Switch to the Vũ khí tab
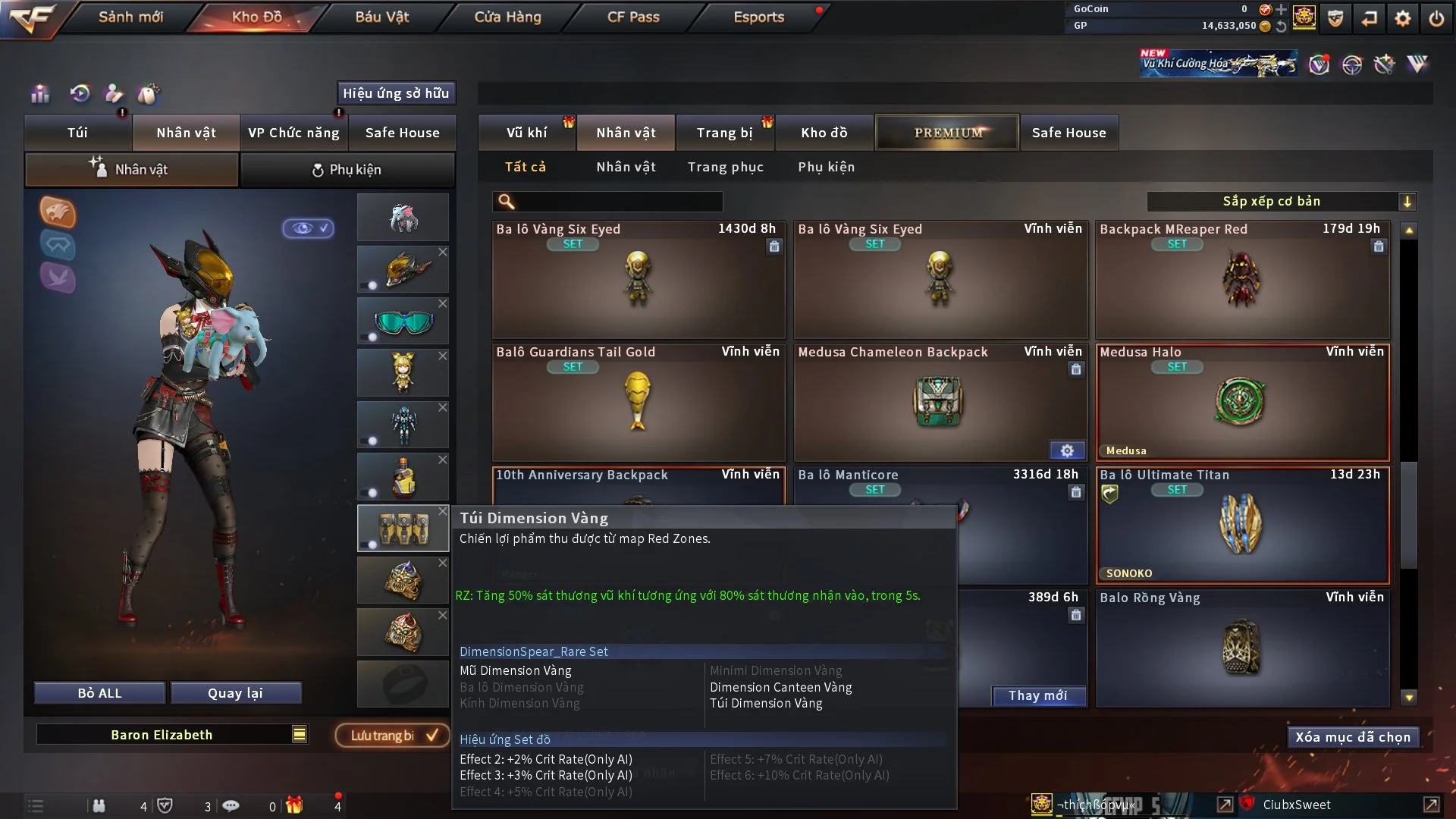 click(x=526, y=133)
